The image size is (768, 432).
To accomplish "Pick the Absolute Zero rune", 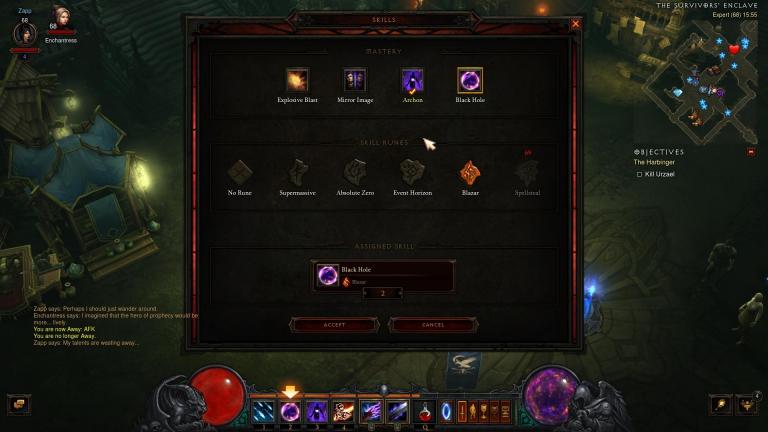I will [355, 173].
